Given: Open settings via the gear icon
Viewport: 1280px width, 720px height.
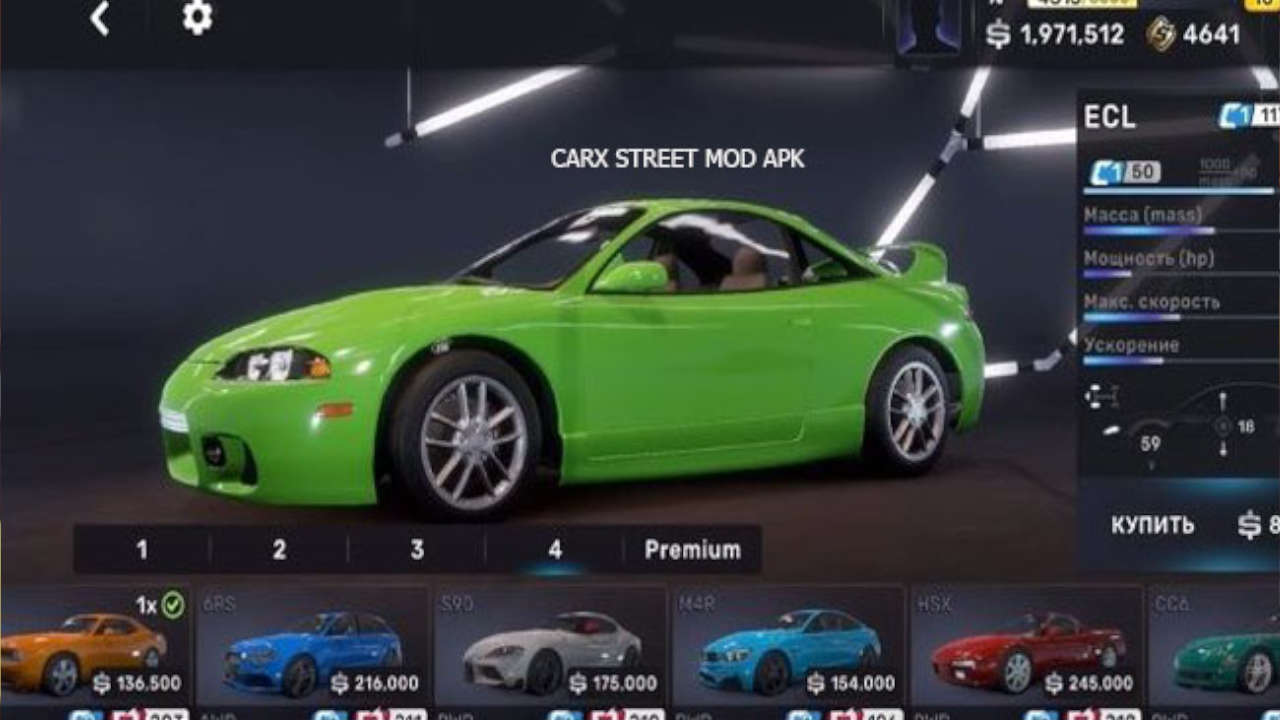Looking at the screenshot, I should click(197, 18).
